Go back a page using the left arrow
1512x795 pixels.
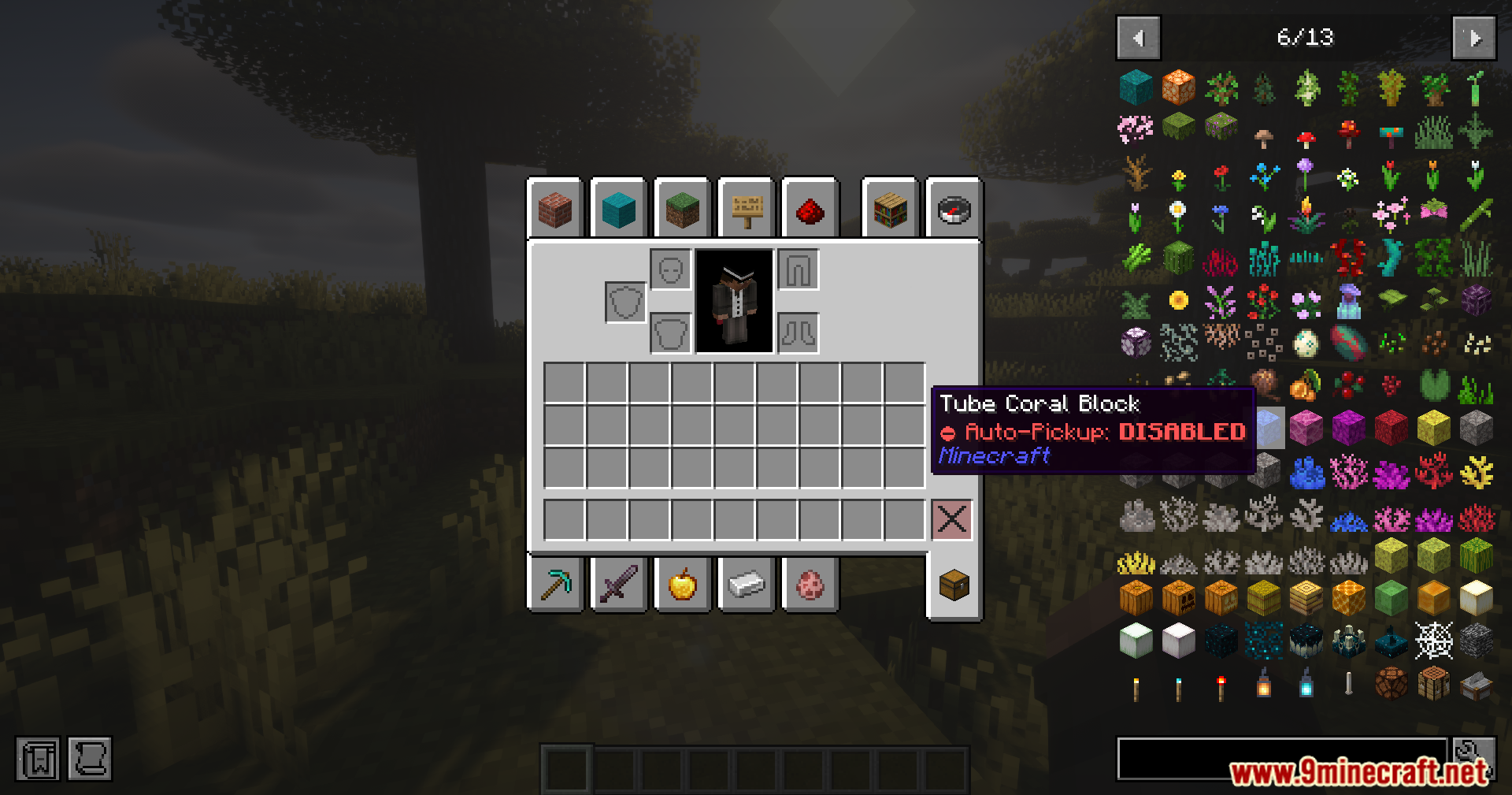1137,38
